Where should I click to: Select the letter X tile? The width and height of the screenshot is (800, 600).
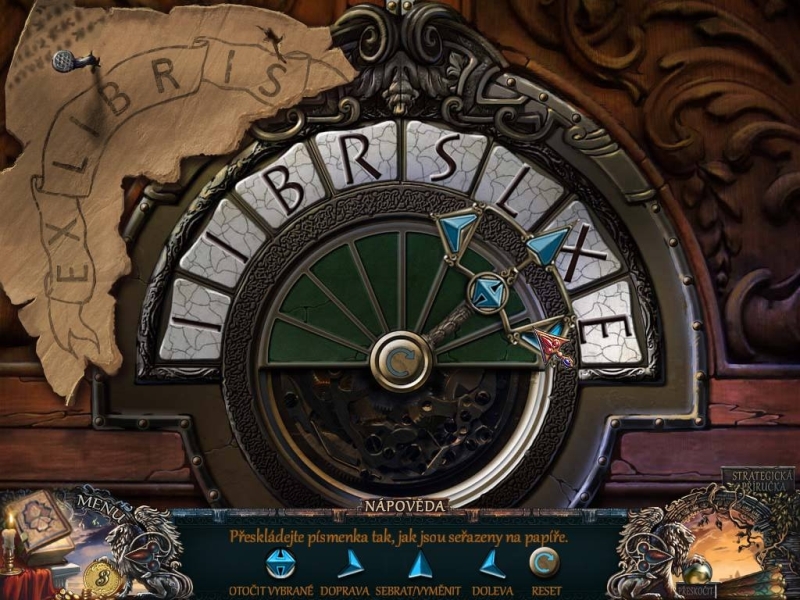pyautogui.click(x=582, y=254)
